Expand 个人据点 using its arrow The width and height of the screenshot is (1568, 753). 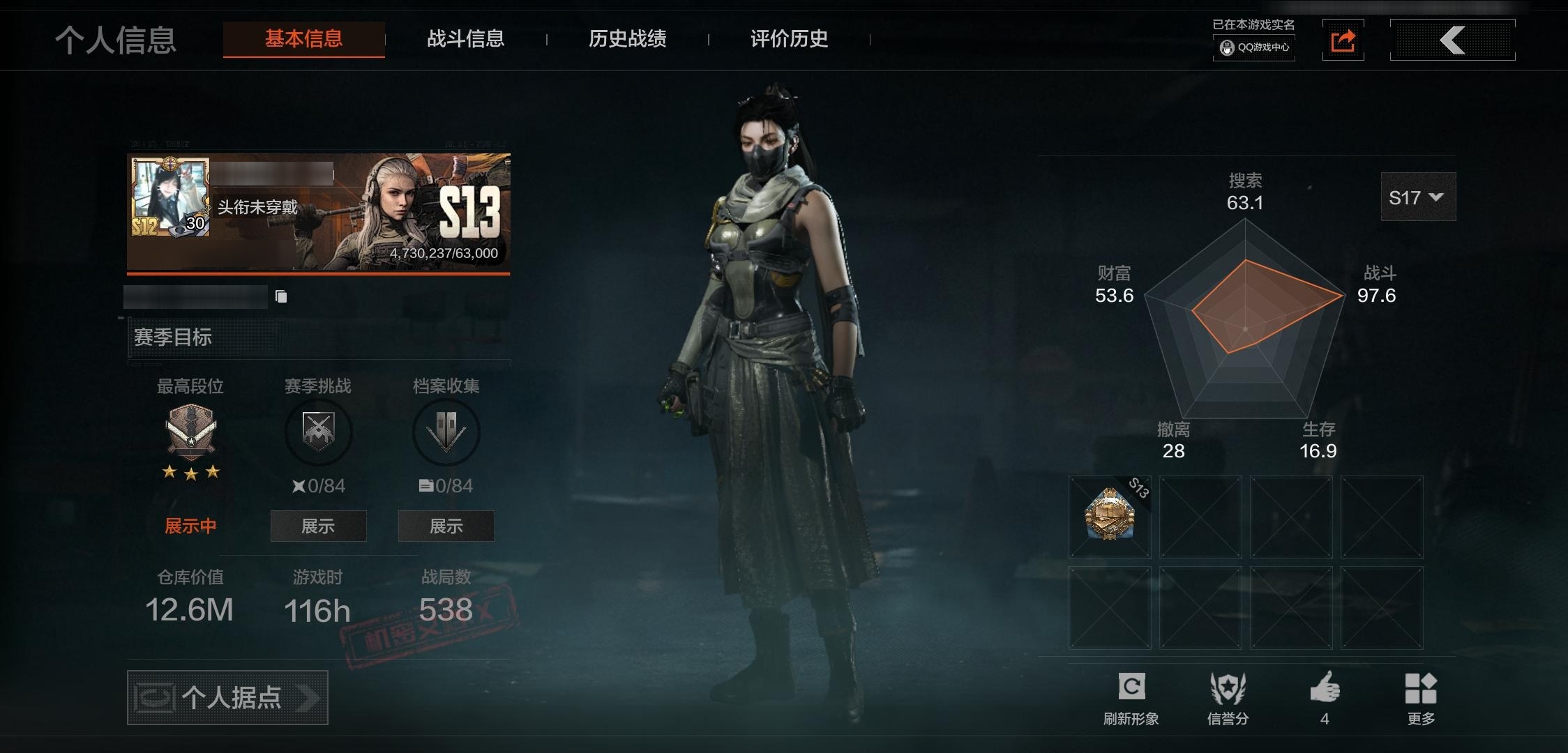point(310,697)
